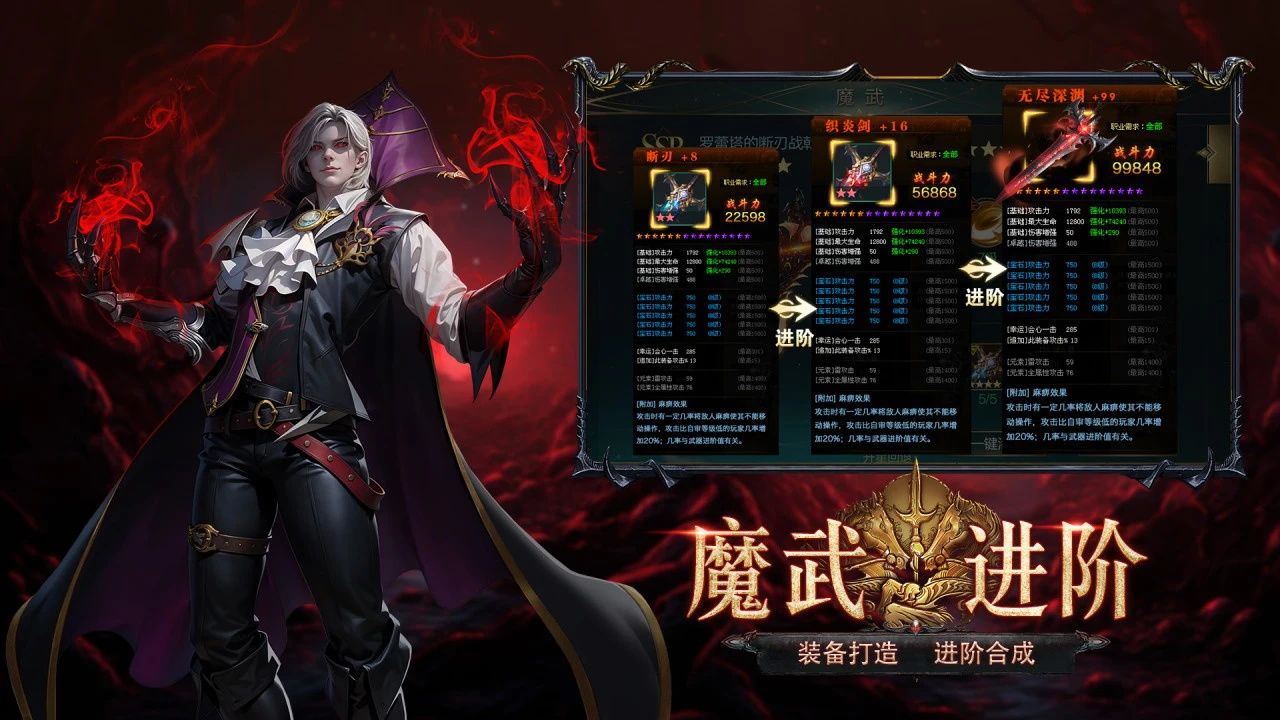
Task: Click the 进阶 arrow leading to 无尽深渊
Action: click(984, 270)
